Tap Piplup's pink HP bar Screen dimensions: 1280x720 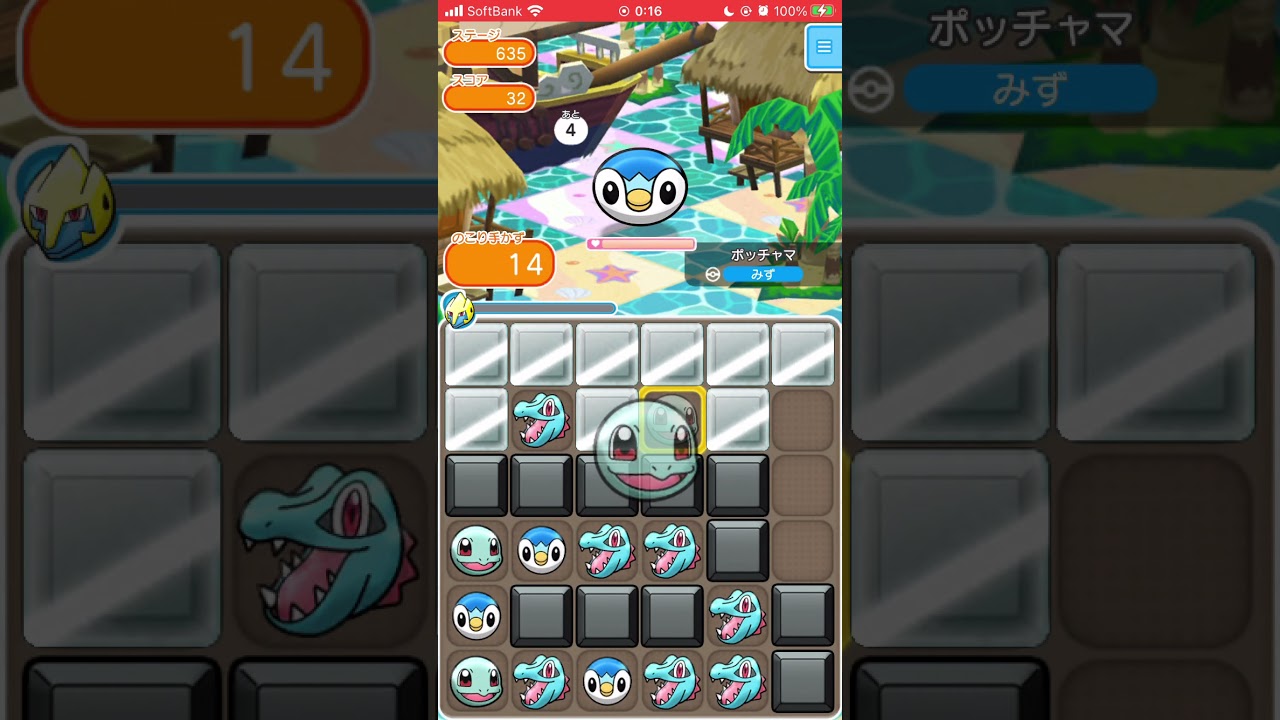[x=640, y=243]
